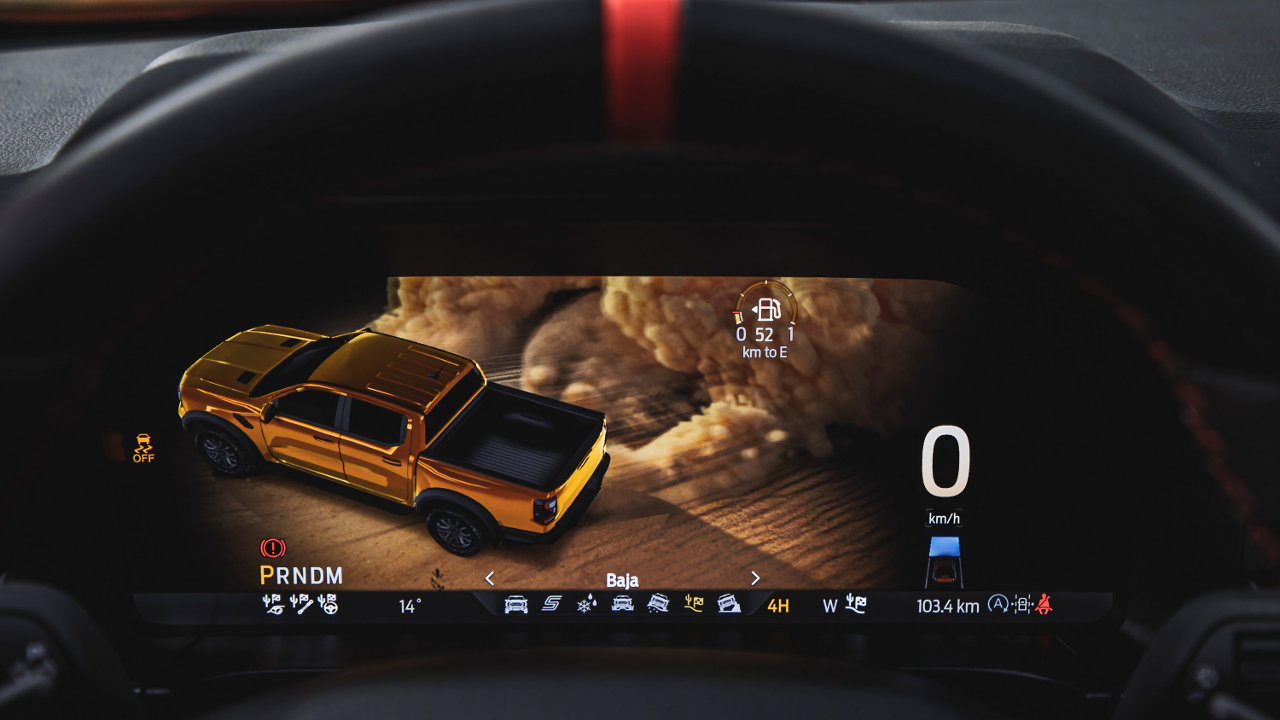This screenshot has width=1280, height=720.
Task: Click the red parking brake warning icon
Action: [272, 548]
